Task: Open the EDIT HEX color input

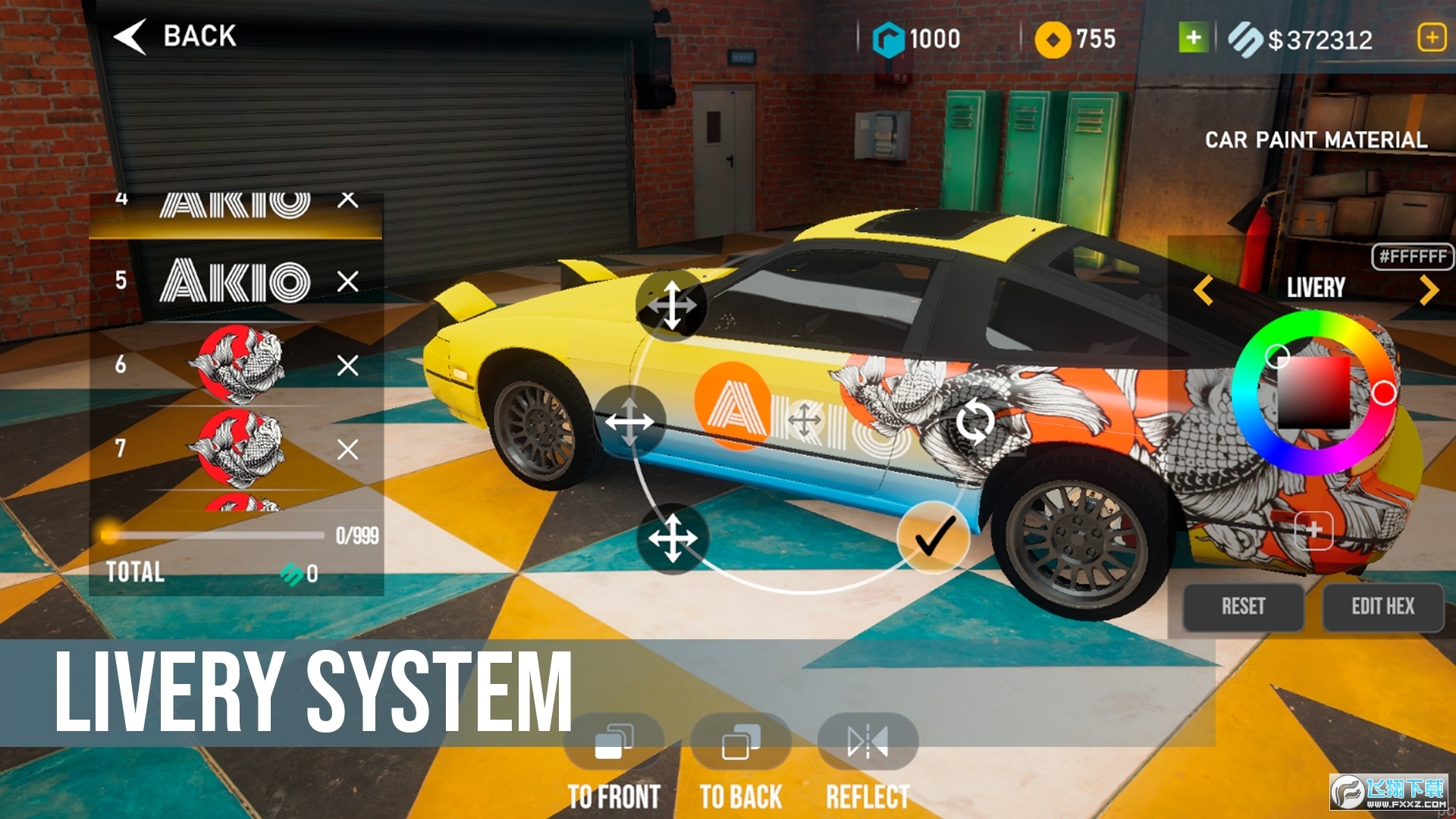Action: coord(1382,607)
